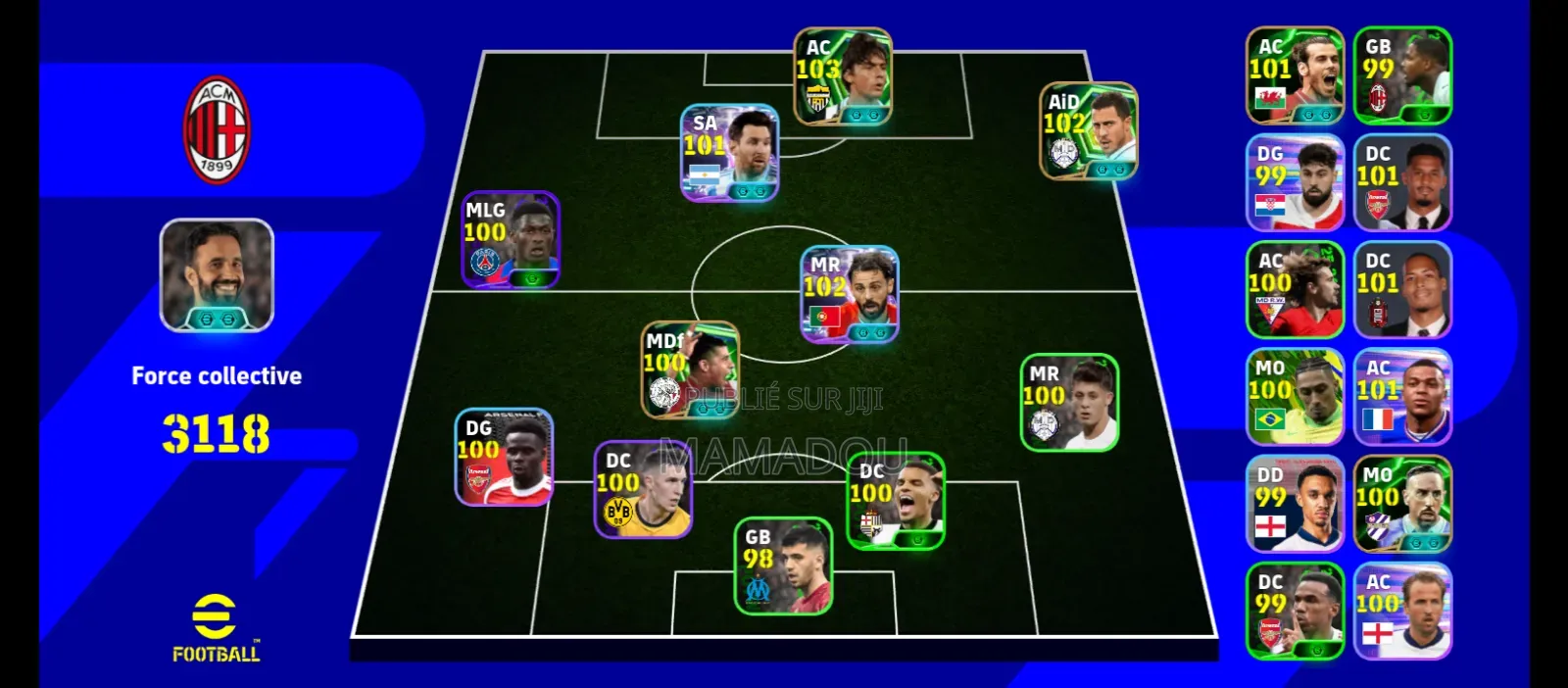Pick the AiD 102 winger card
The height and width of the screenshot is (688, 1568).
coord(1088,131)
